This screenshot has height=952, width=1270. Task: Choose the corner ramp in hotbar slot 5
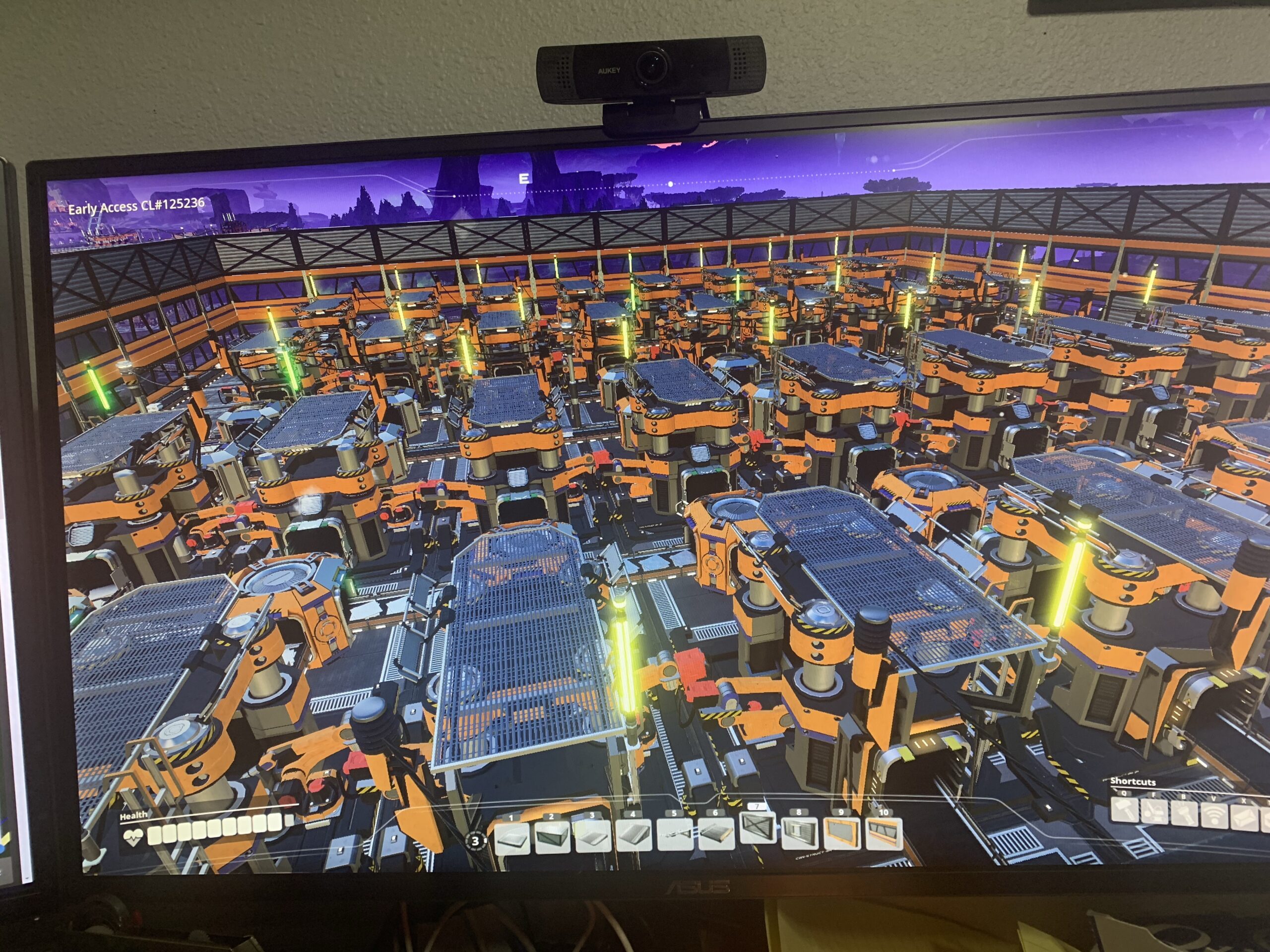pos(675,835)
